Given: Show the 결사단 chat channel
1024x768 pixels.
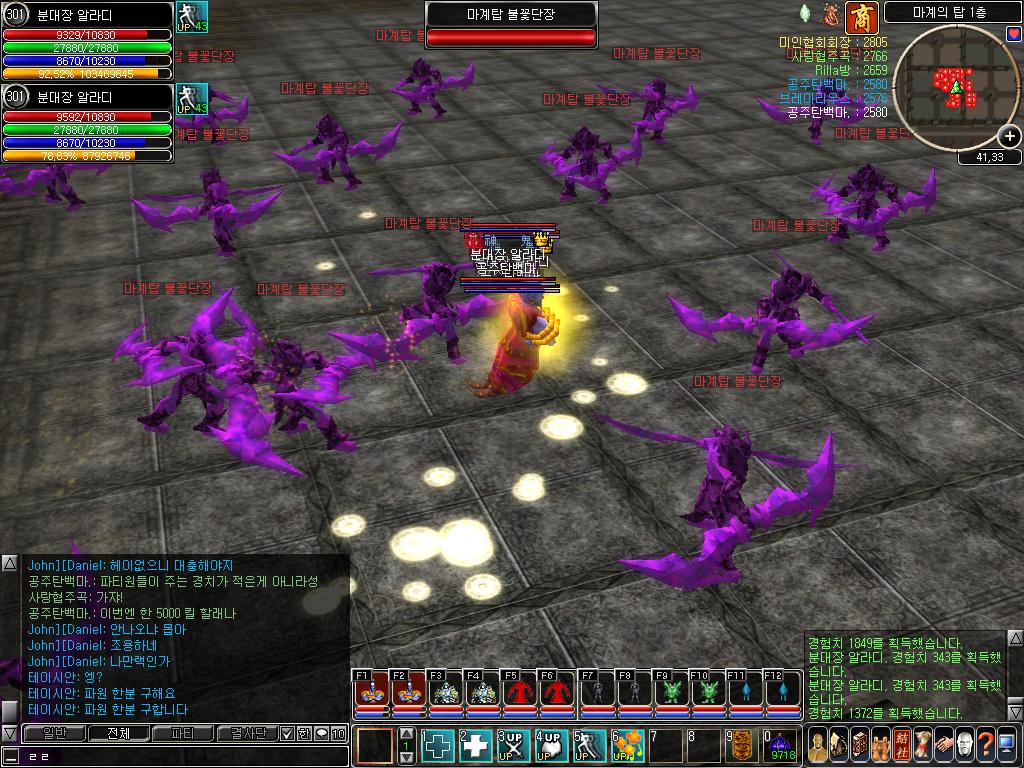Looking at the screenshot, I should coord(247,733).
